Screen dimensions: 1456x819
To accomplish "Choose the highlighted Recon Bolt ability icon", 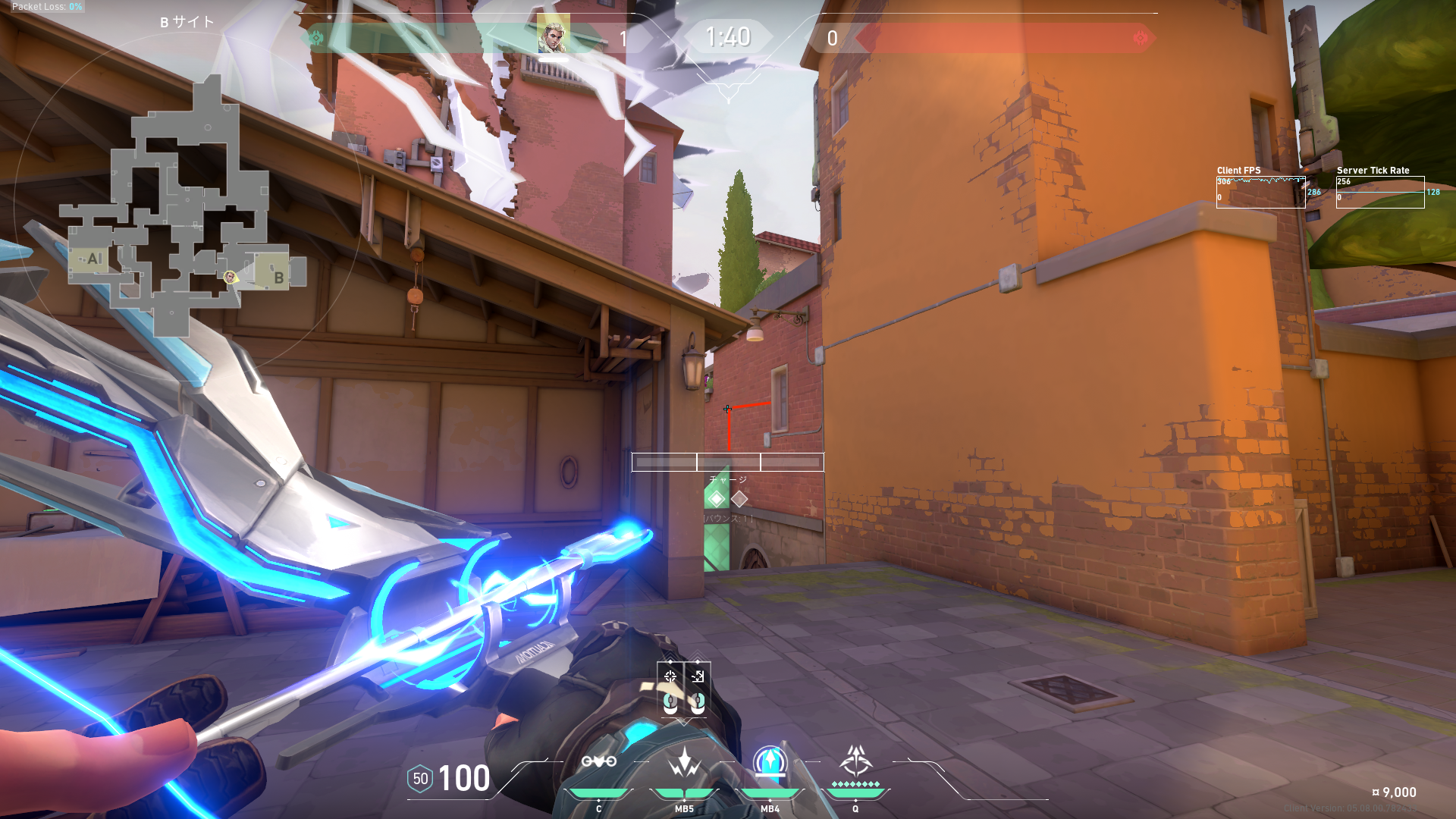I will tap(770, 761).
